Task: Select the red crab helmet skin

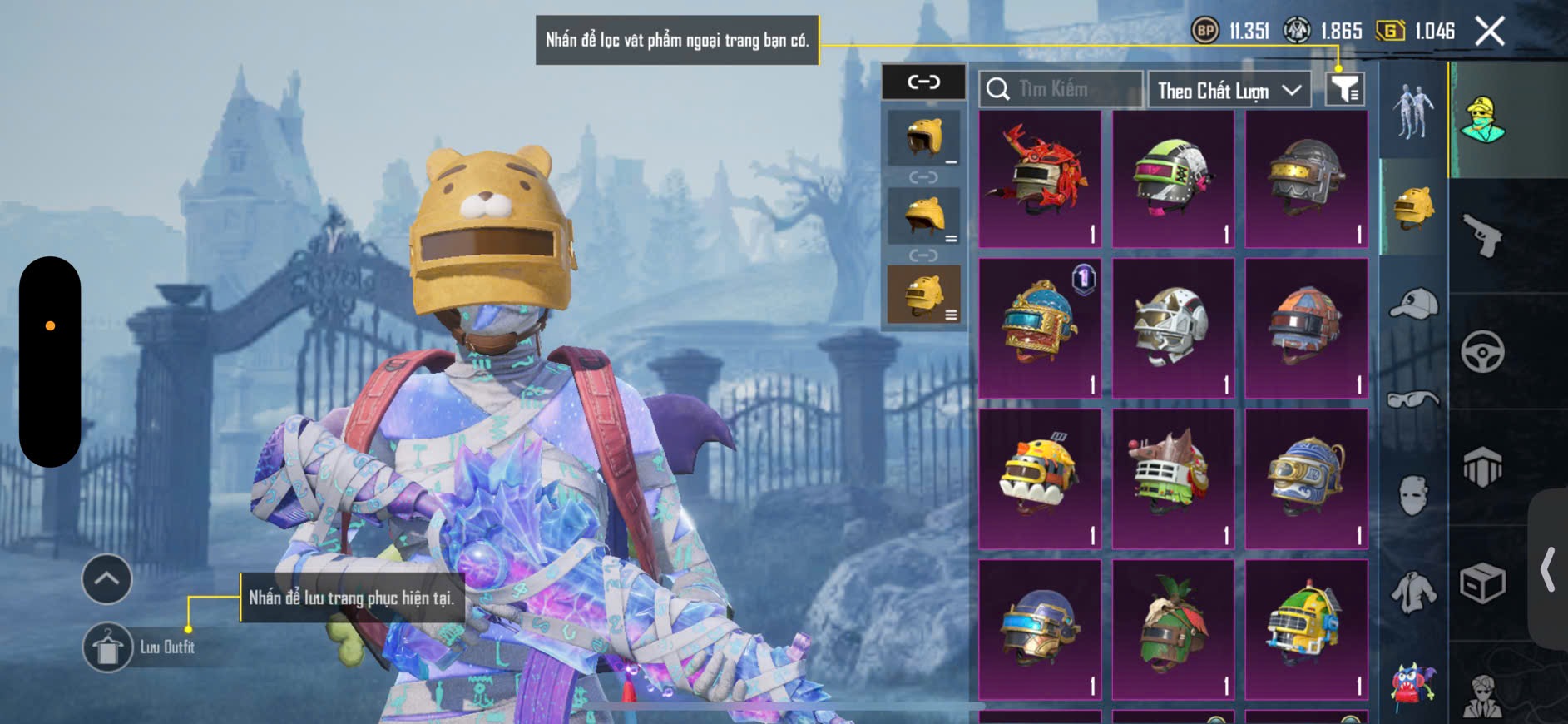Action: (x=1040, y=178)
